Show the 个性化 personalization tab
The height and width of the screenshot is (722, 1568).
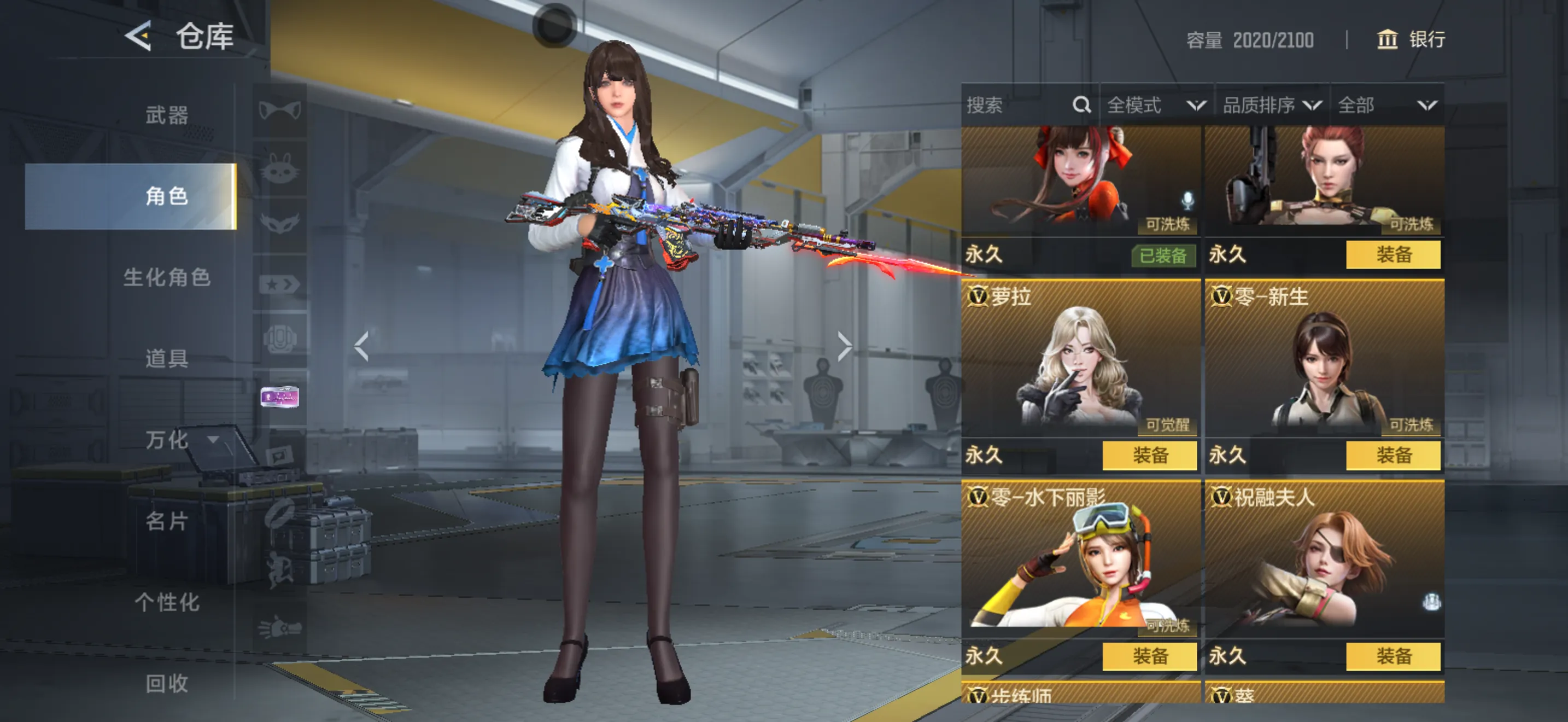(166, 602)
